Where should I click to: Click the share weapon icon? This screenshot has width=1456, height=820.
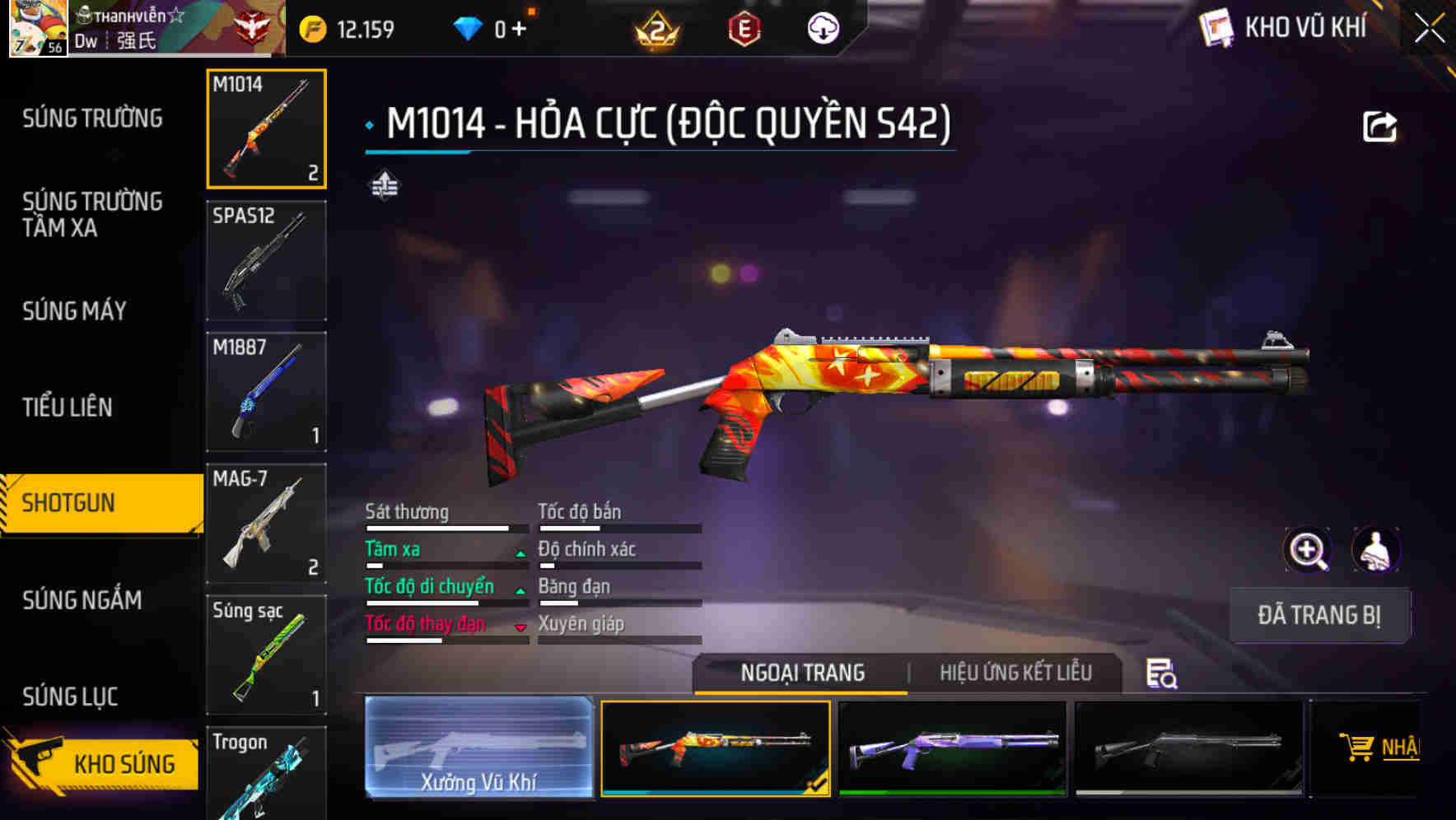point(1379,125)
